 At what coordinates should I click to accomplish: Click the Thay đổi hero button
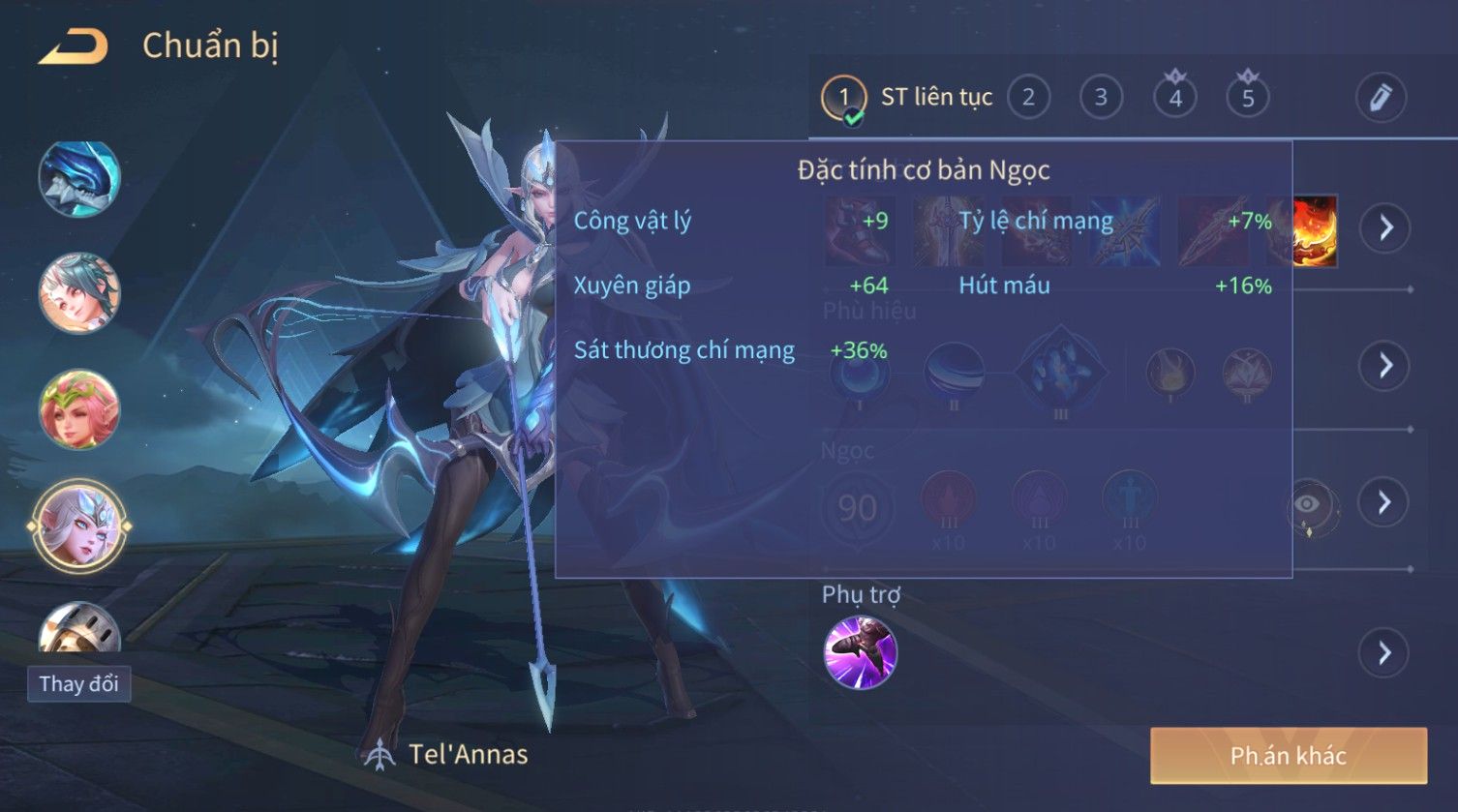point(78,684)
